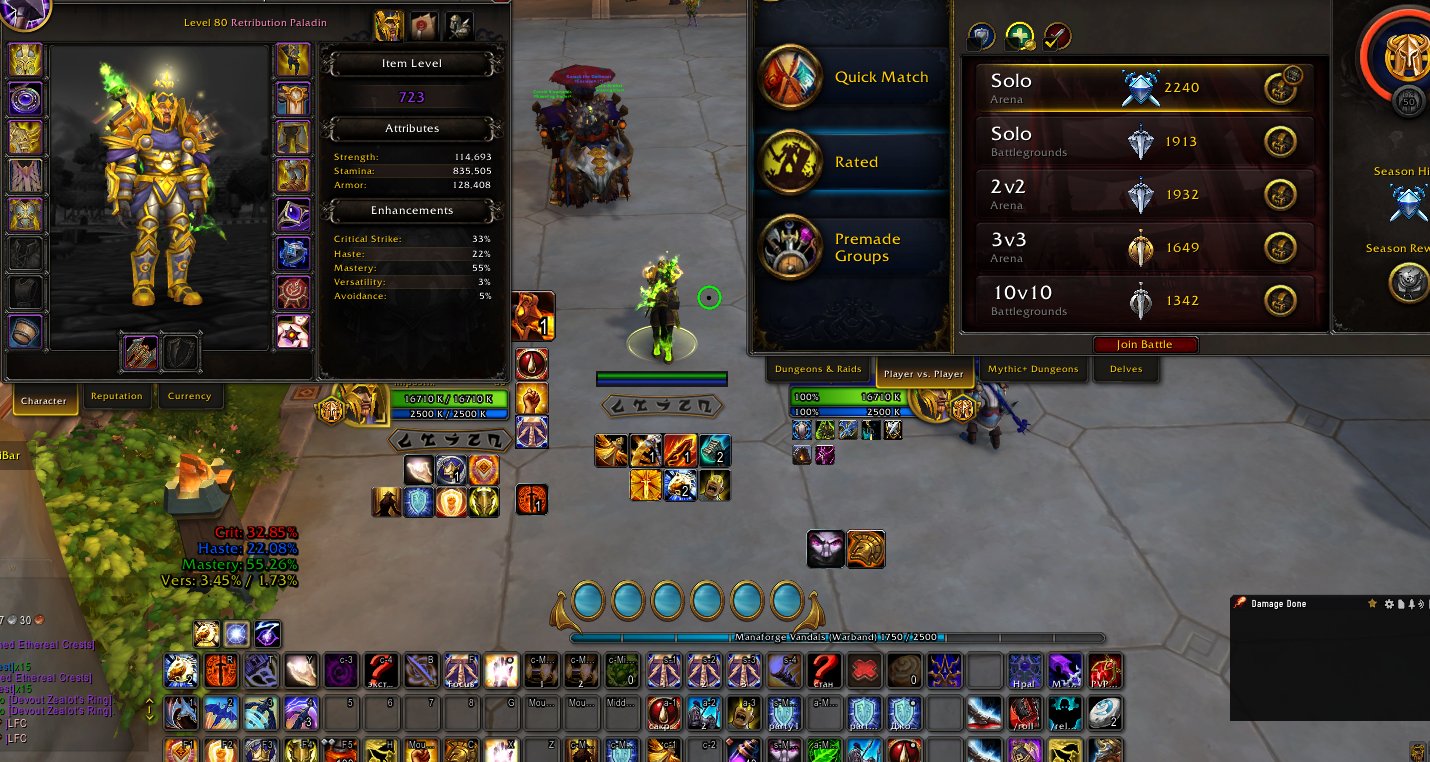Click the 2v2 Arena reward coin icon
1430x762 pixels.
click(1280, 194)
